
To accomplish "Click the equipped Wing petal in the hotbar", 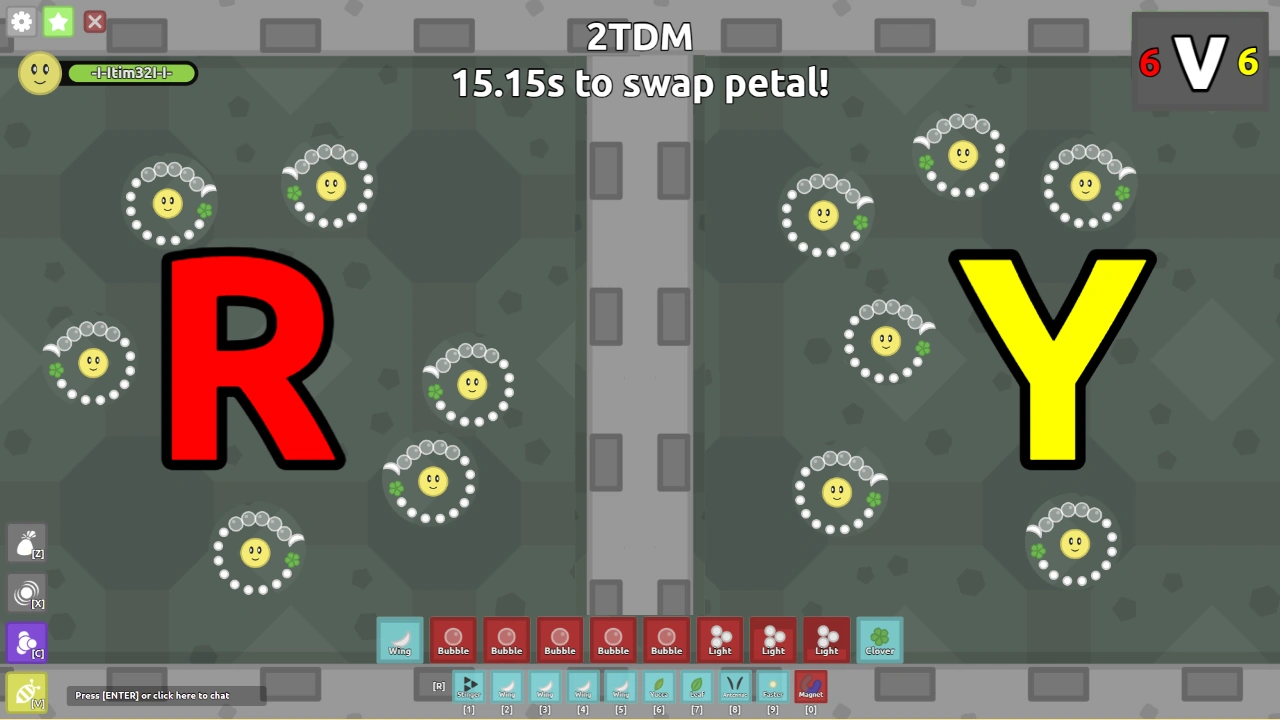I will (x=399, y=640).
